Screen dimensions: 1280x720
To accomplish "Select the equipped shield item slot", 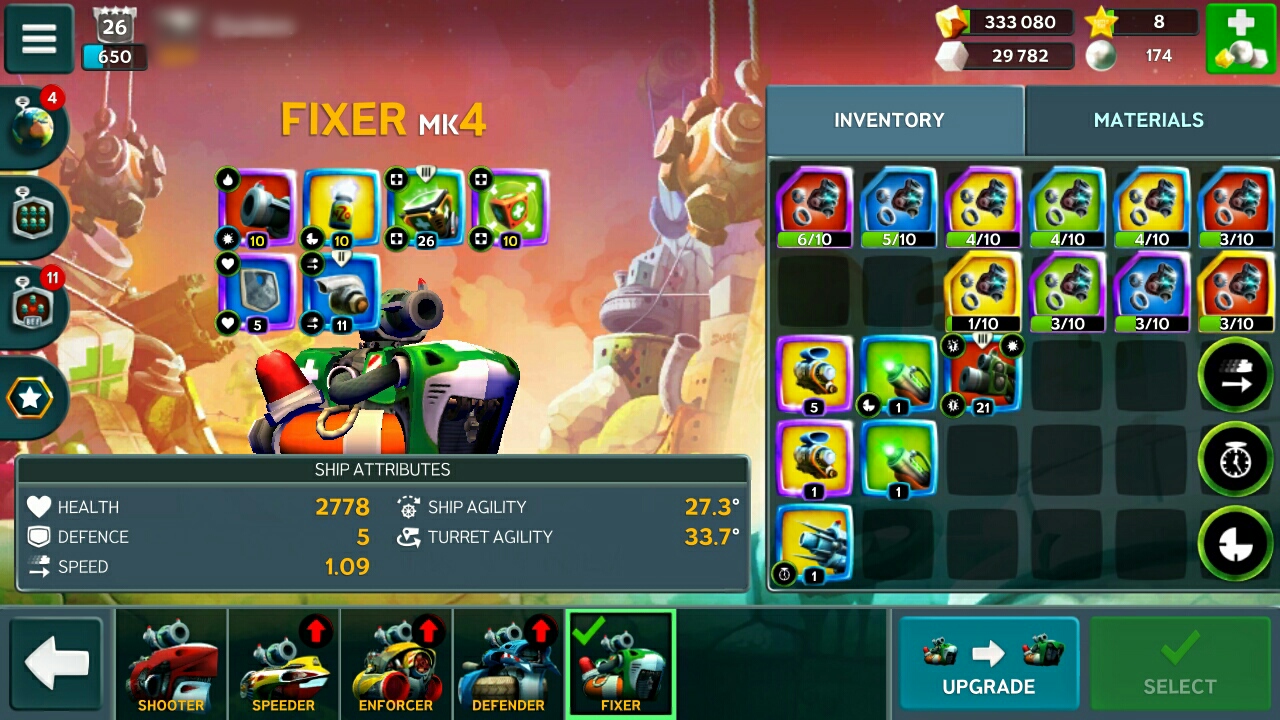I will [x=257, y=292].
